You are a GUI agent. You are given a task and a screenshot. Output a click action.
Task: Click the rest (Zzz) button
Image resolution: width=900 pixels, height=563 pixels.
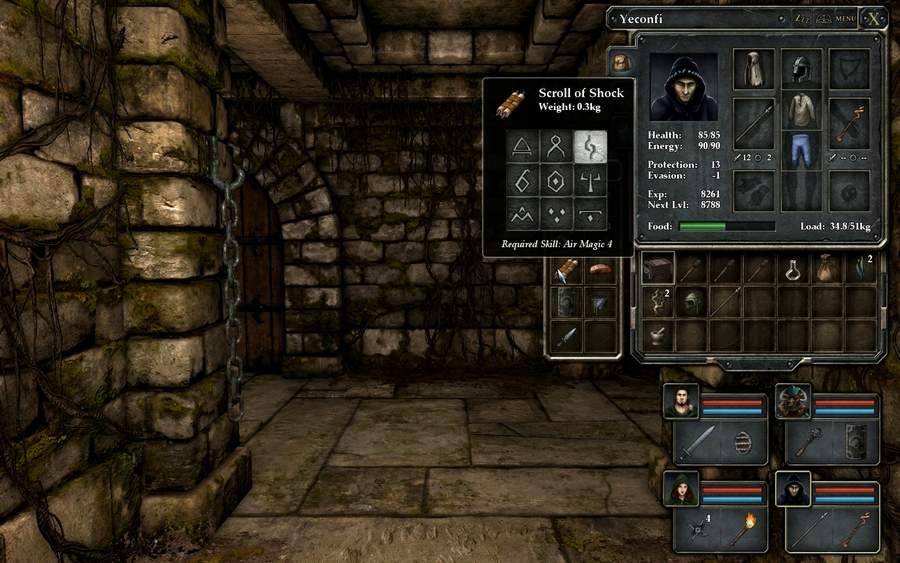click(x=800, y=18)
